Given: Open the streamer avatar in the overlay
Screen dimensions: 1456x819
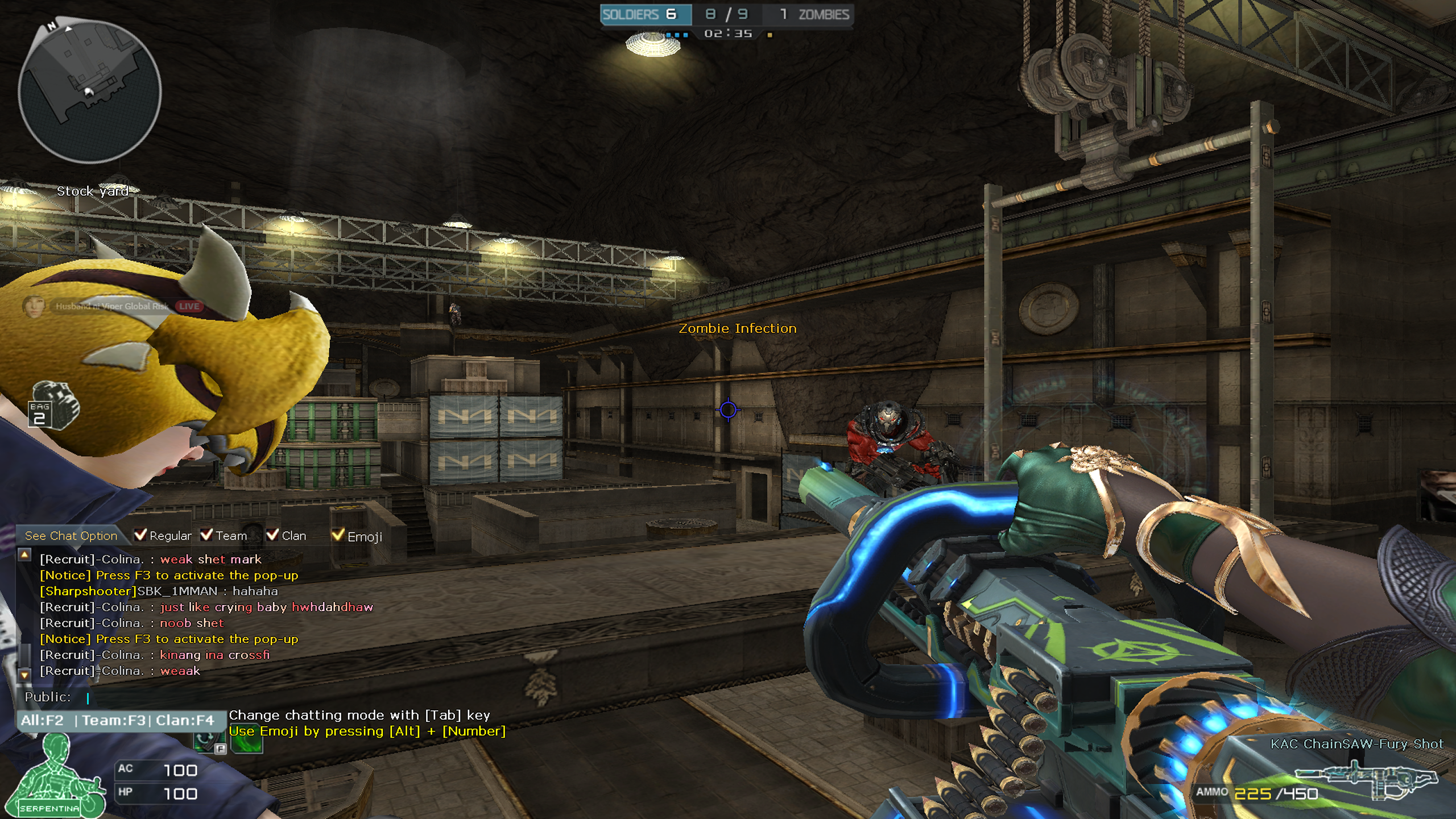Looking at the screenshot, I should [x=34, y=307].
